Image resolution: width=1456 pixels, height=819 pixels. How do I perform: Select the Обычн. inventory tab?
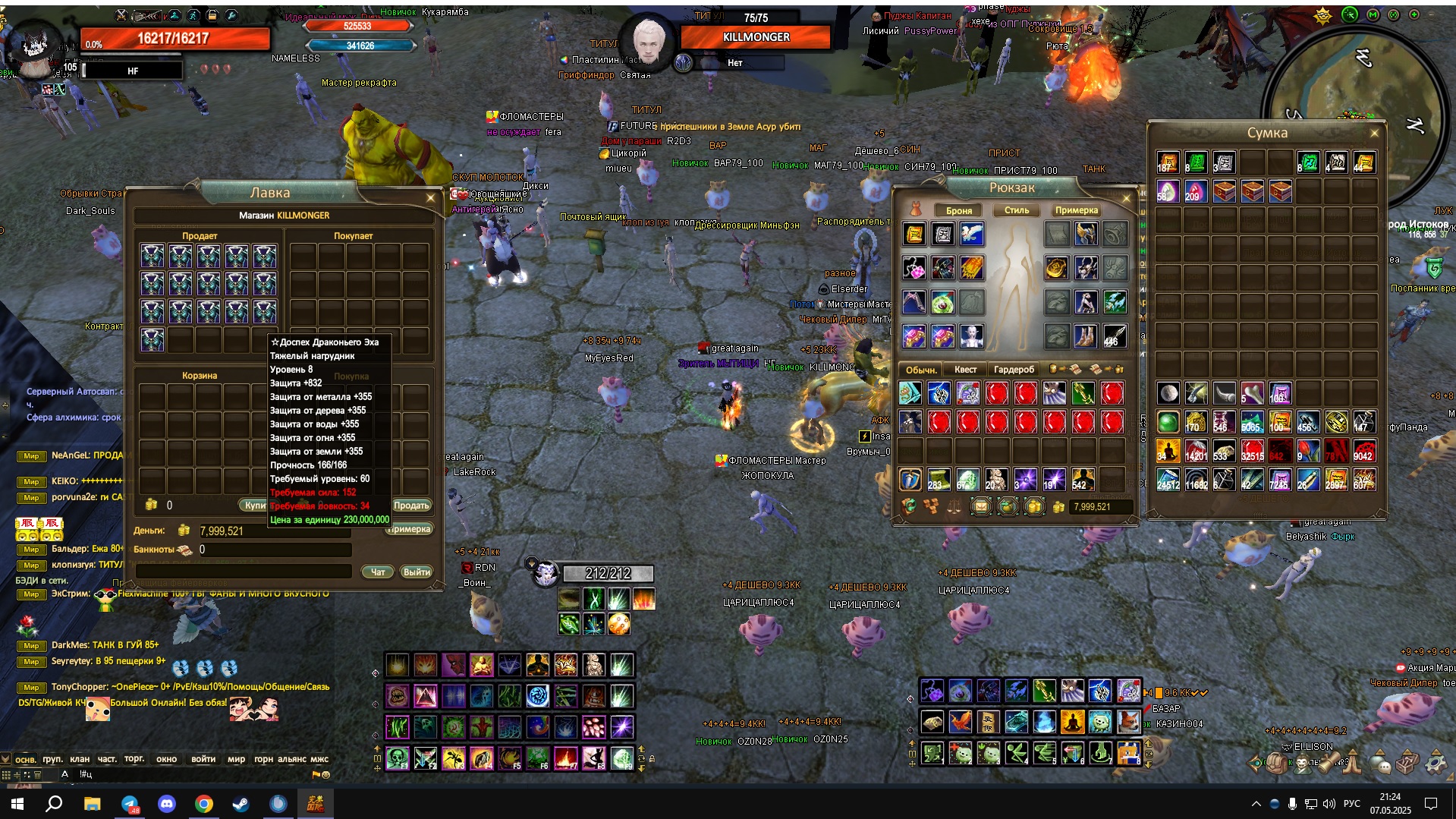point(921,370)
